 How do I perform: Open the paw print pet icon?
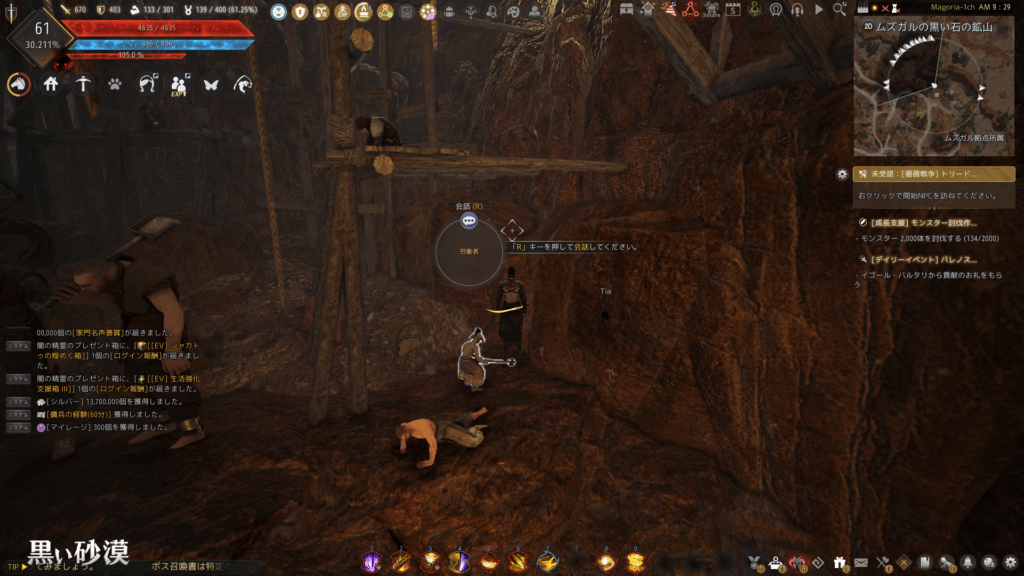coord(115,85)
